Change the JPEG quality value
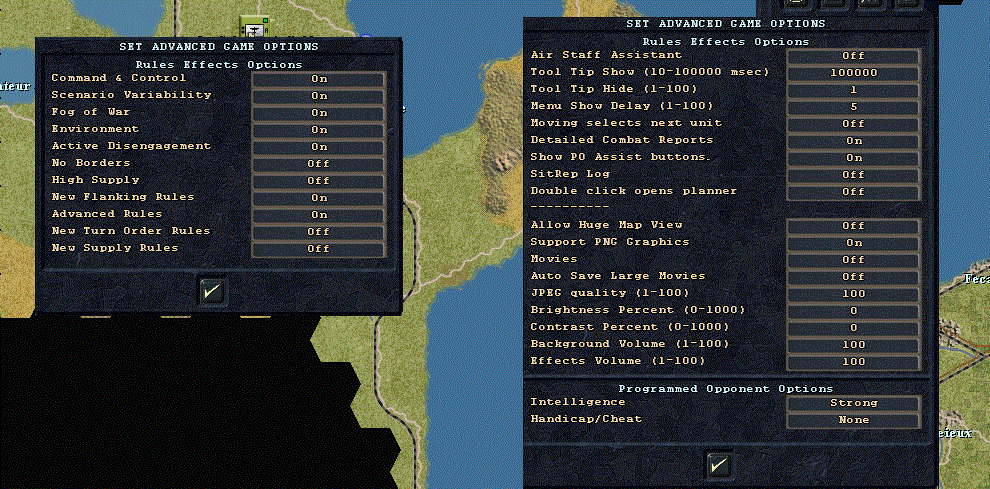This screenshot has width=990, height=489. (853, 293)
